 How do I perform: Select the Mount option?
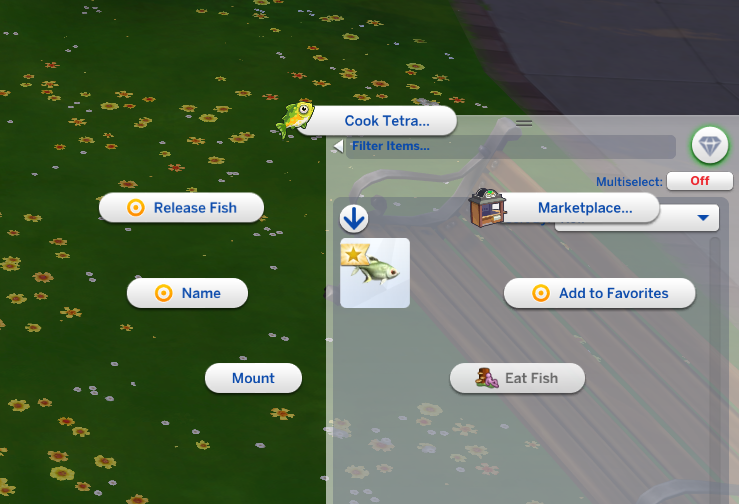[x=253, y=378]
